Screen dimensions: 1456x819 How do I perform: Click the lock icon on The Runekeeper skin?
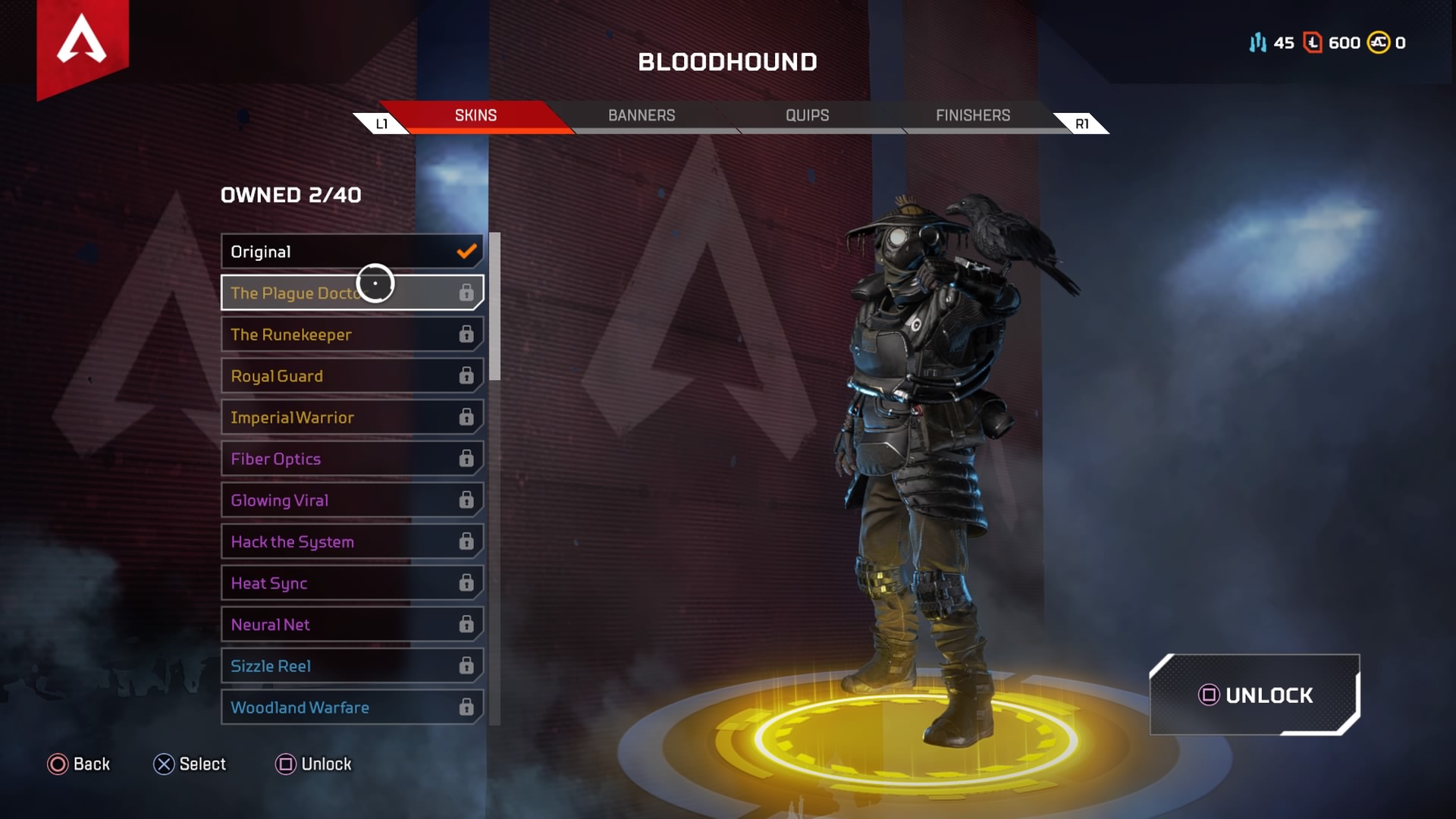click(465, 334)
